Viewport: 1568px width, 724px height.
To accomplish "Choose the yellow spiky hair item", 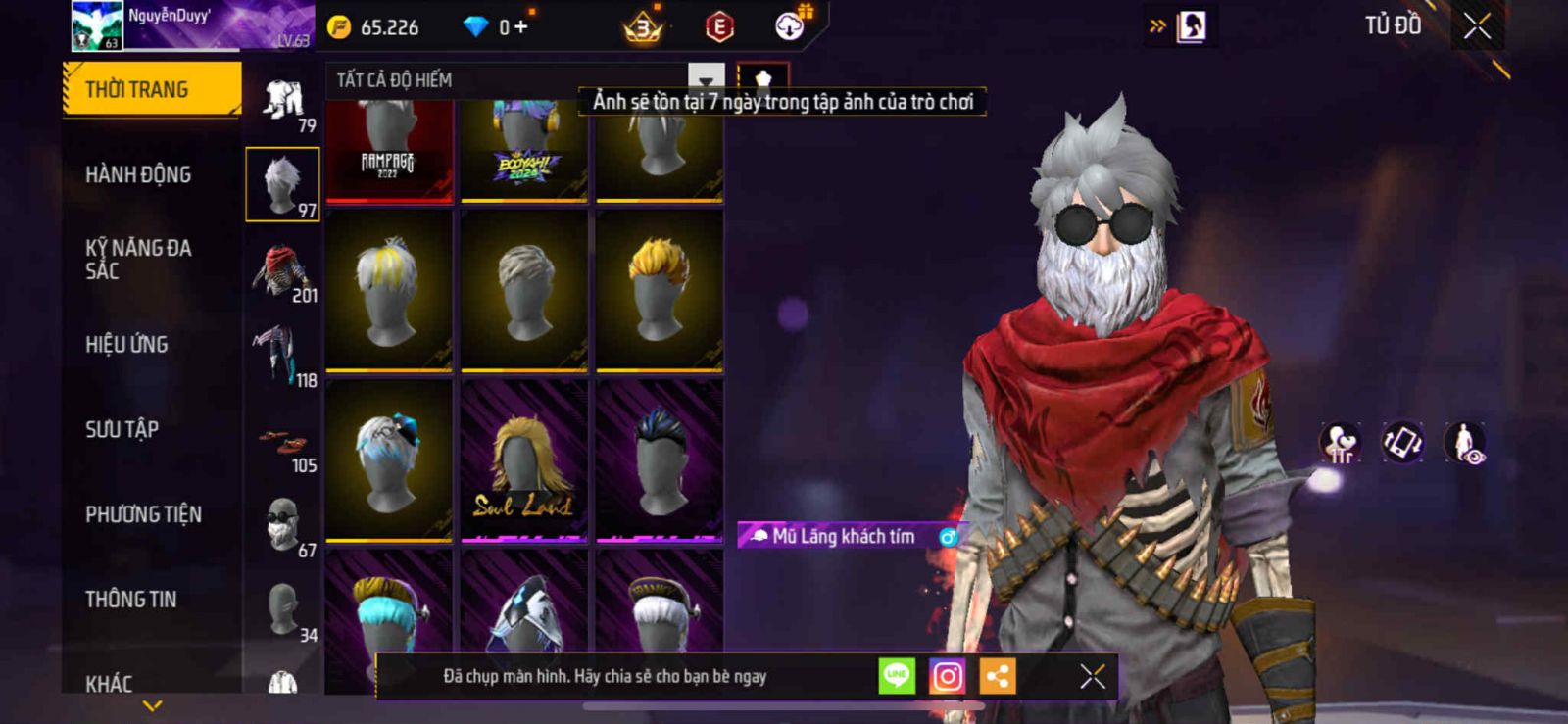I will 660,290.
